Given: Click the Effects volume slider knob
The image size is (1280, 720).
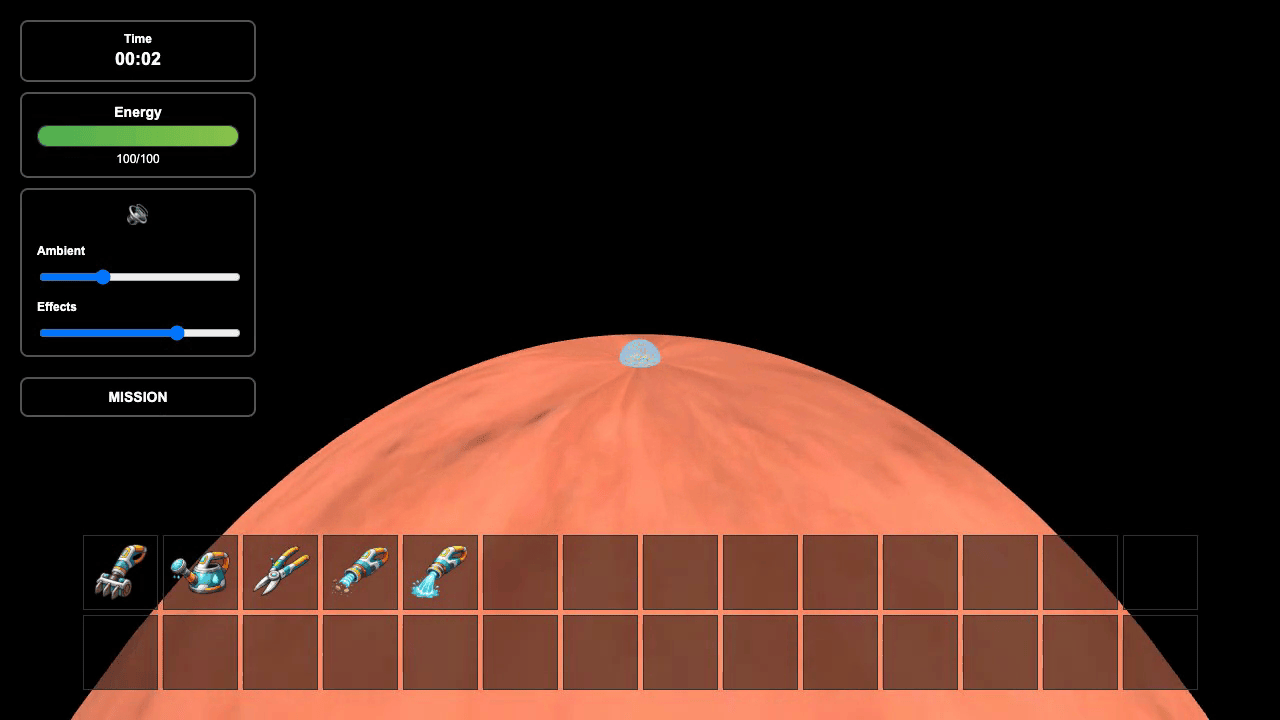Looking at the screenshot, I should click(177, 333).
